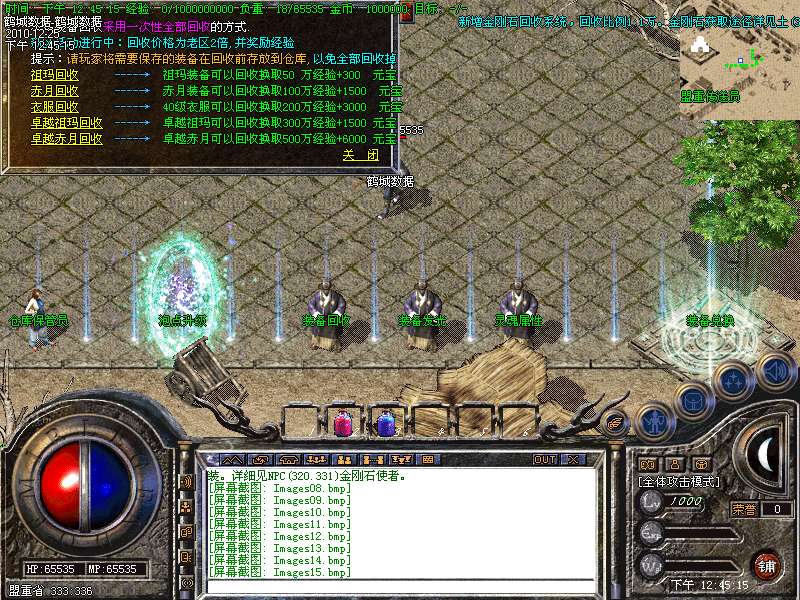
Task: Click the small orange swirl button
Action: (x=616, y=422)
